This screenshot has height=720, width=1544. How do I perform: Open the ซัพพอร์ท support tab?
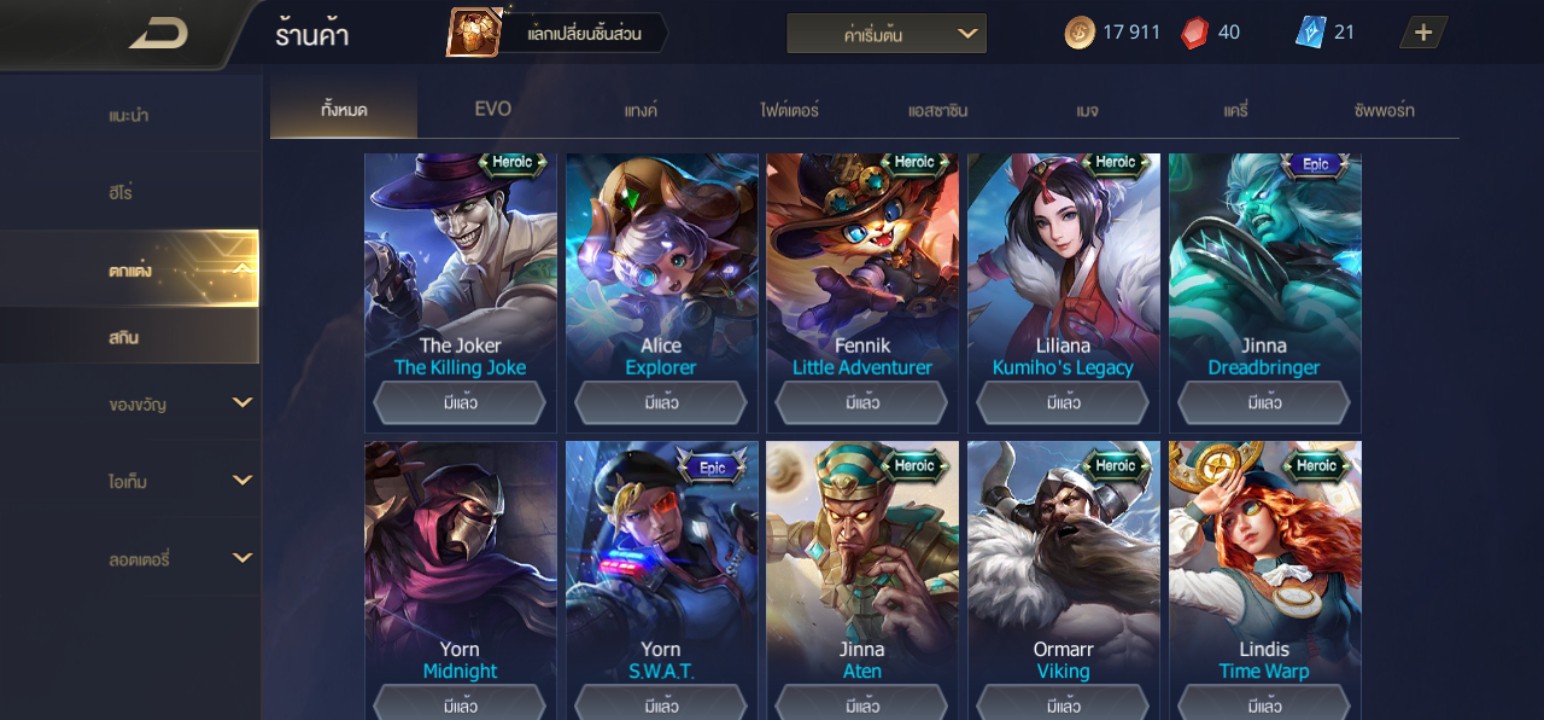(x=1384, y=110)
